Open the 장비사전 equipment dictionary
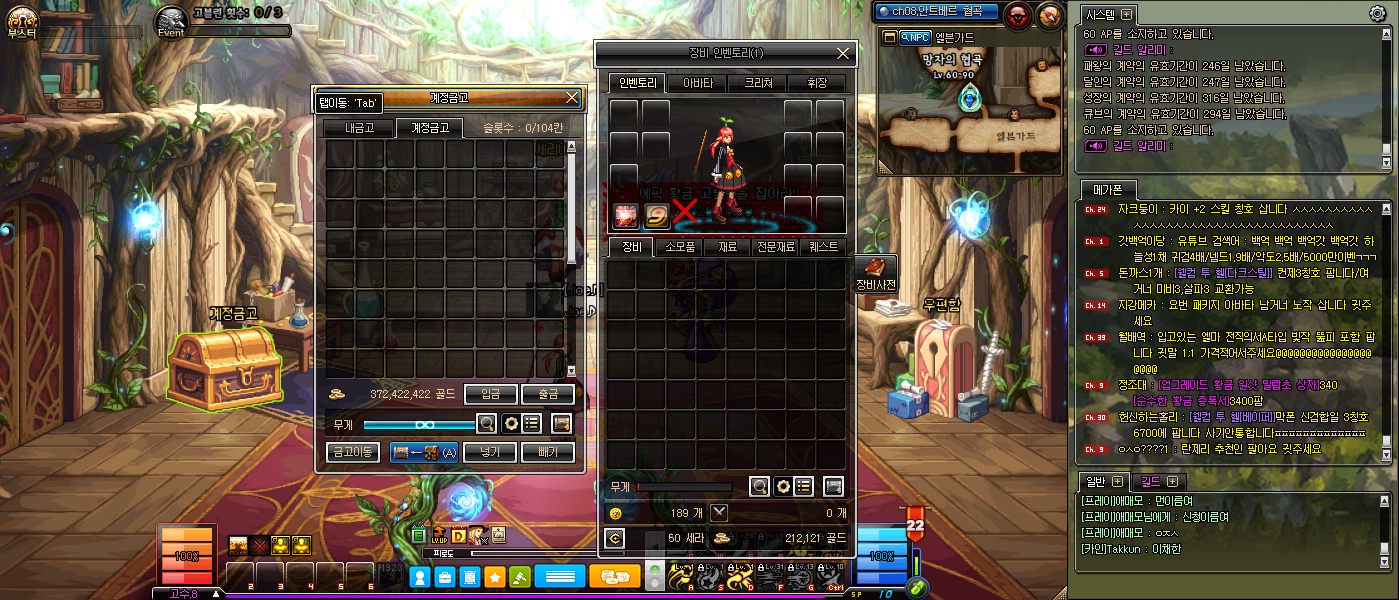 875,273
